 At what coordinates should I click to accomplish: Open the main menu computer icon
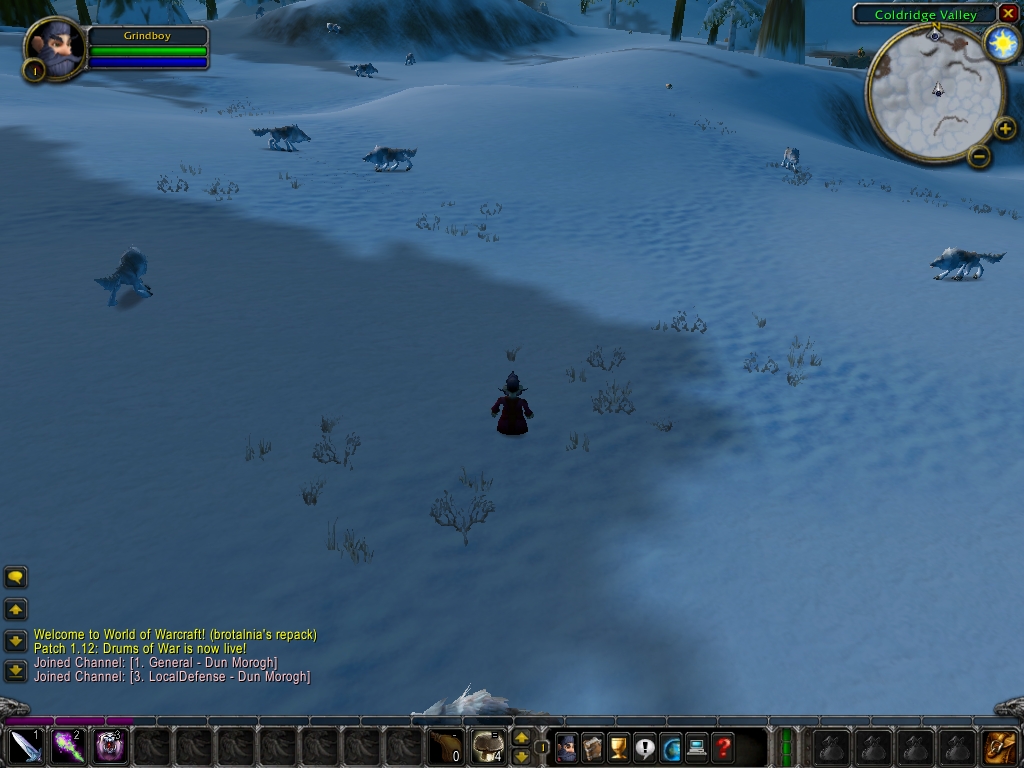pos(697,747)
